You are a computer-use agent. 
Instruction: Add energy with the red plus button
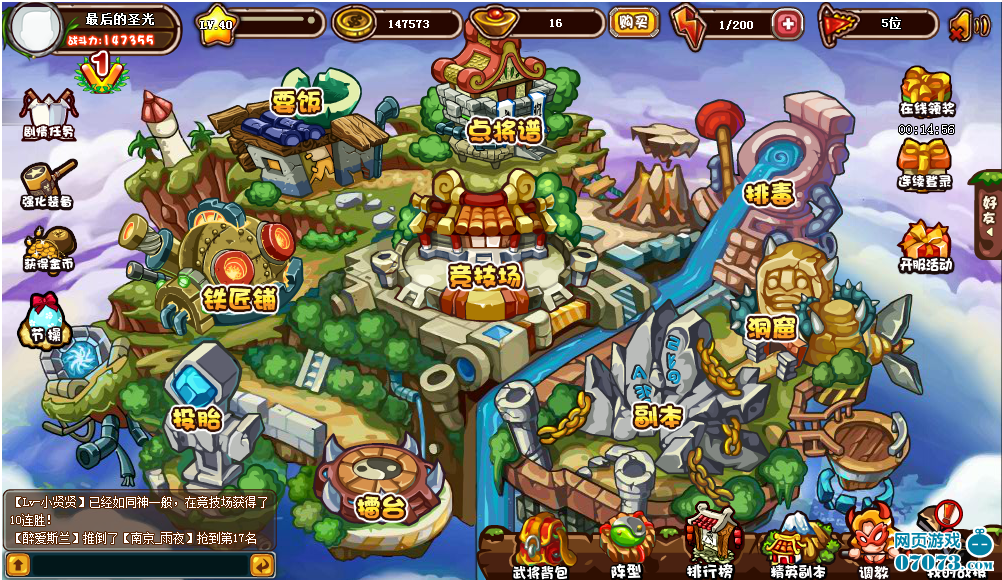tap(788, 23)
